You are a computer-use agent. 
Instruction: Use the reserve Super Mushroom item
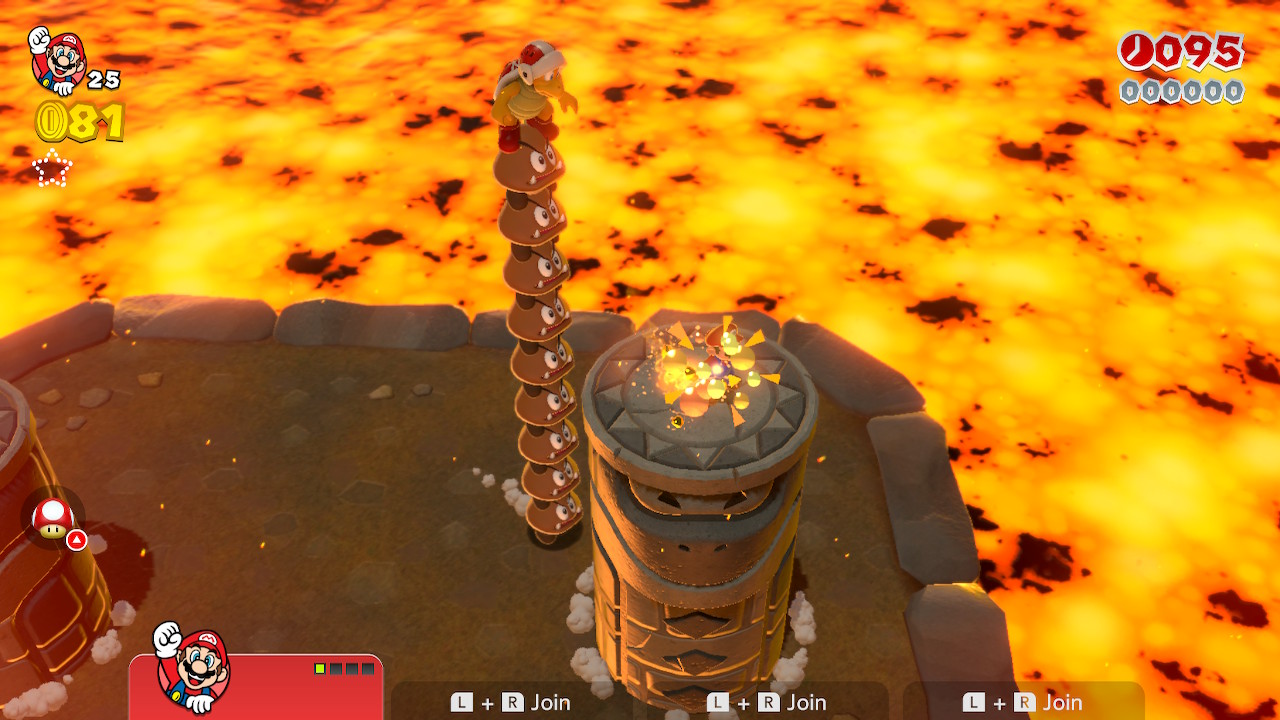click(53, 518)
